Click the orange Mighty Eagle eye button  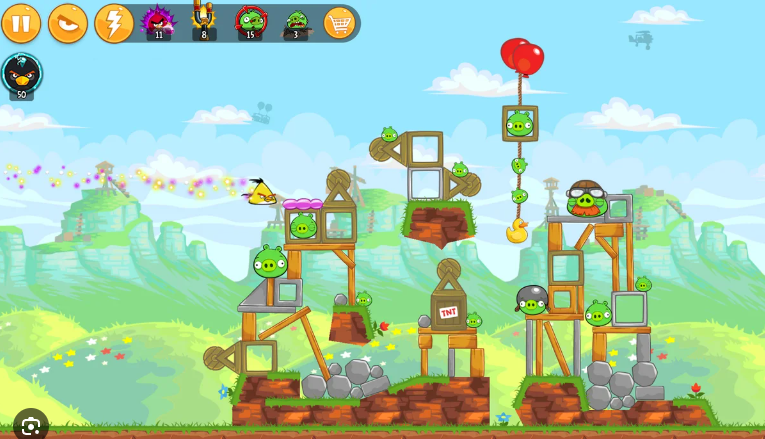[x=68, y=23]
